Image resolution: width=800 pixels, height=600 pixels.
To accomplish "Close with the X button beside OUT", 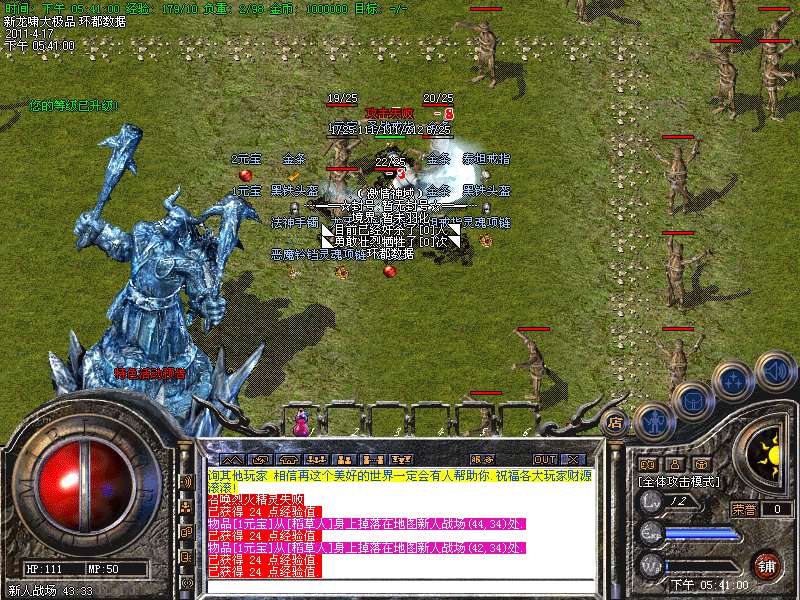I will pos(573,459).
